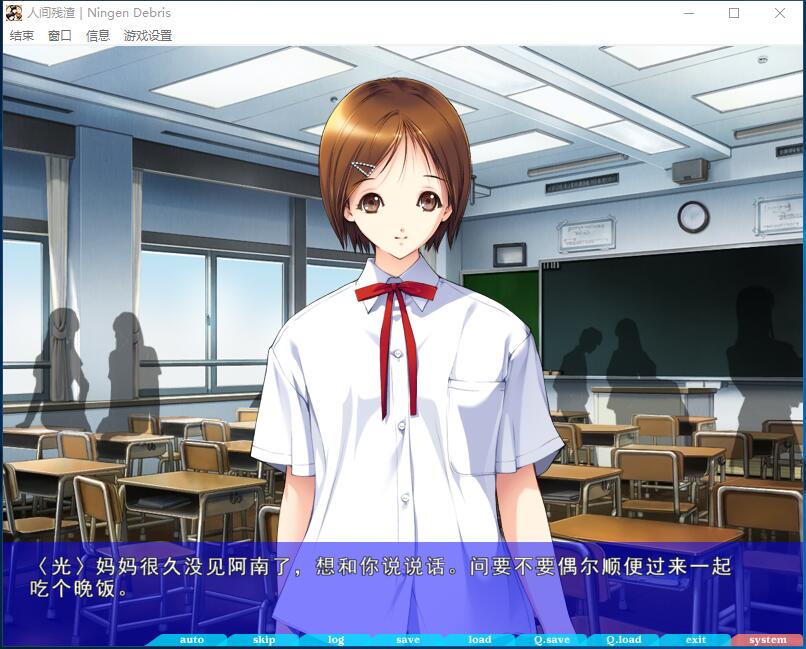Screen dimensions: 806x649
Task: Open the 窗口 menu
Action: coord(60,36)
